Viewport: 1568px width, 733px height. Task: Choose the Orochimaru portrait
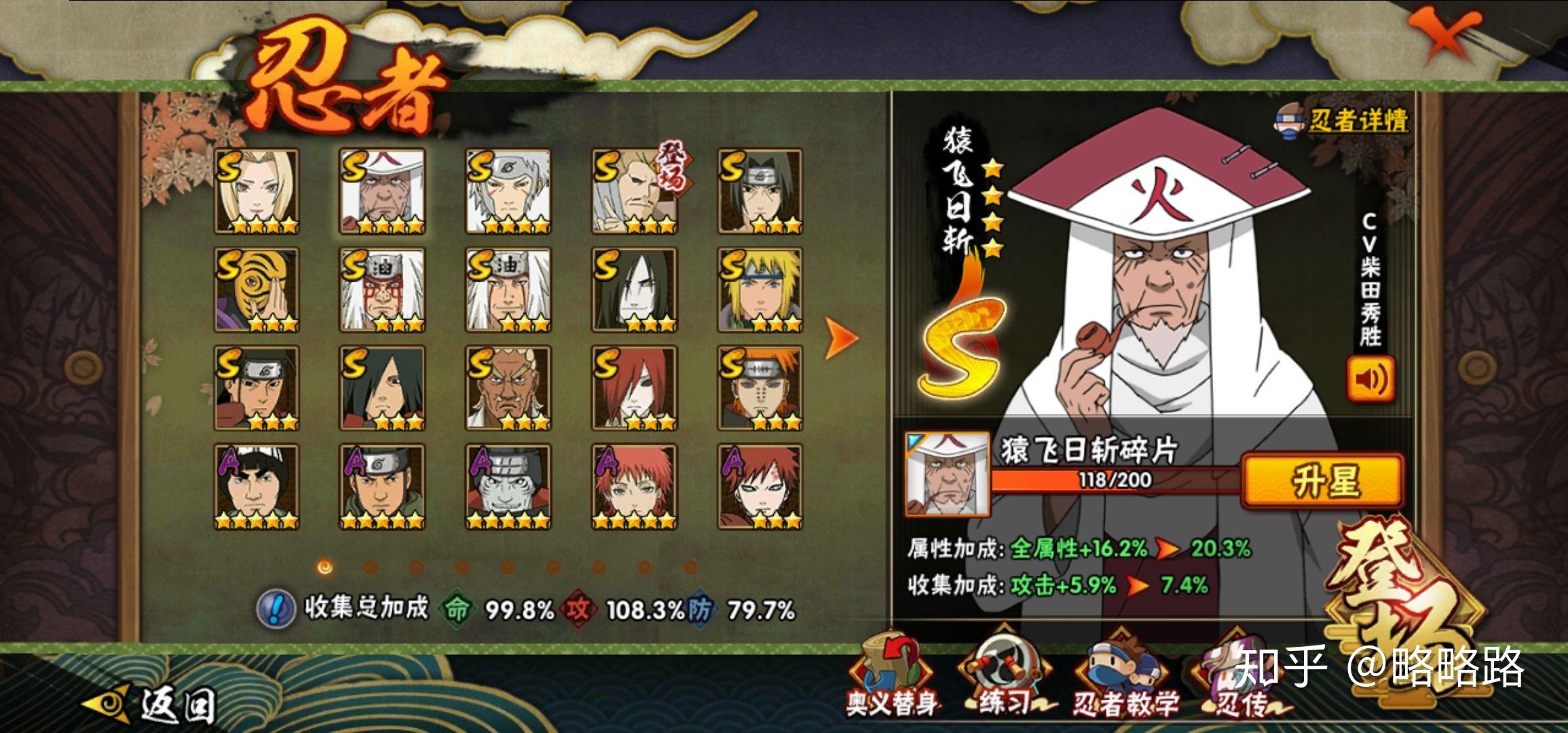point(634,290)
